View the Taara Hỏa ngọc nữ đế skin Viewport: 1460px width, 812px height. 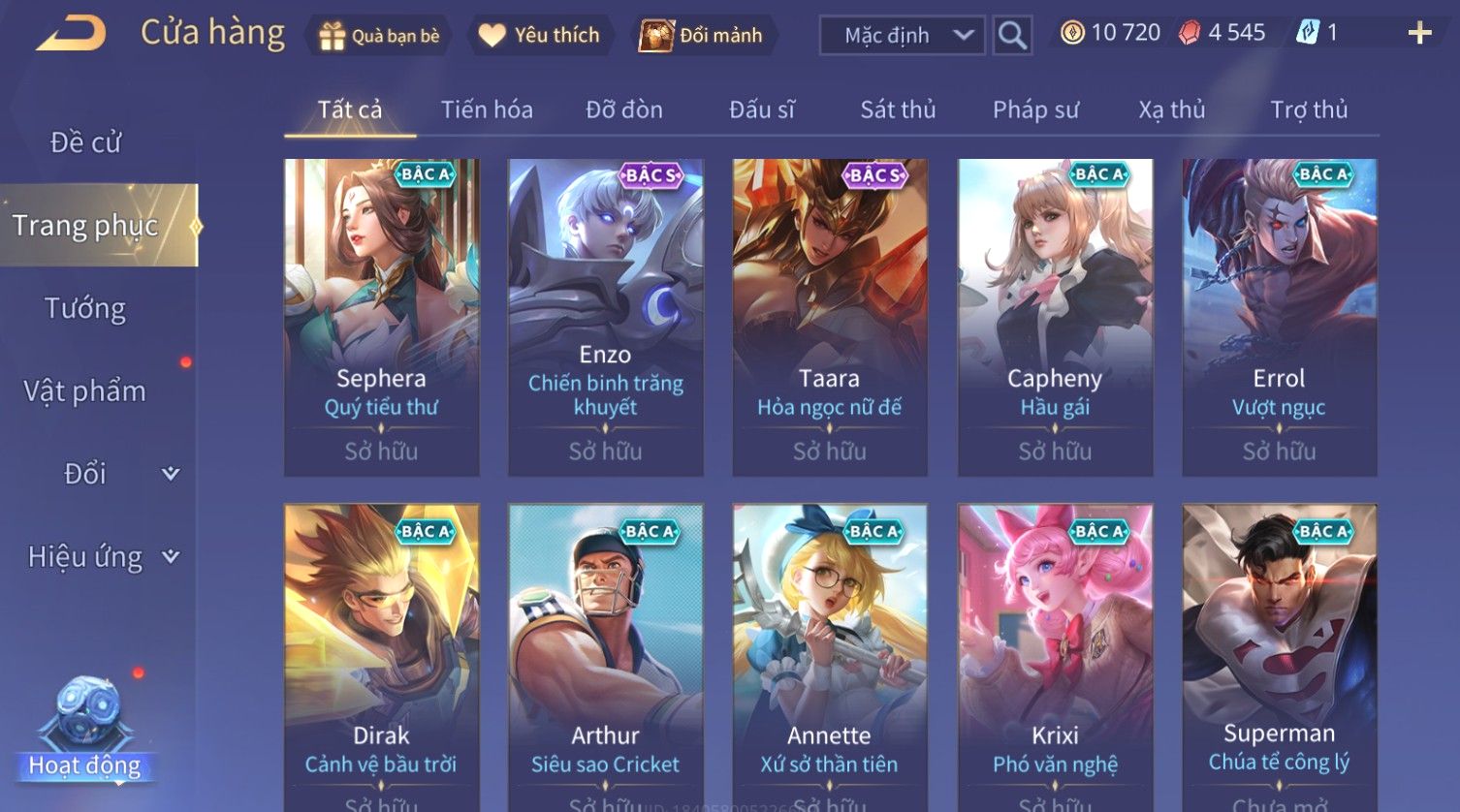[x=830, y=317]
